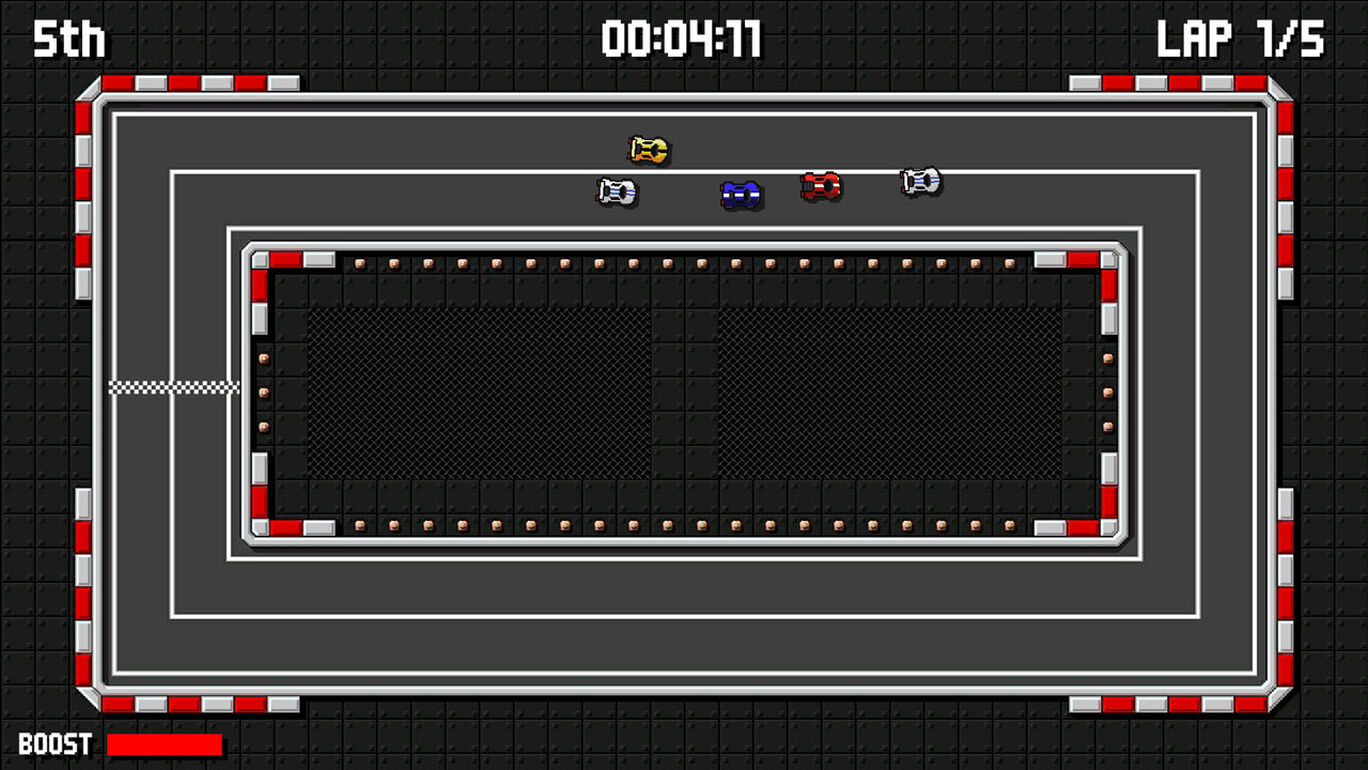Screen dimensions: 1368x770
Task: Select the silver car behind the yellow car
Action: [617, 190]
